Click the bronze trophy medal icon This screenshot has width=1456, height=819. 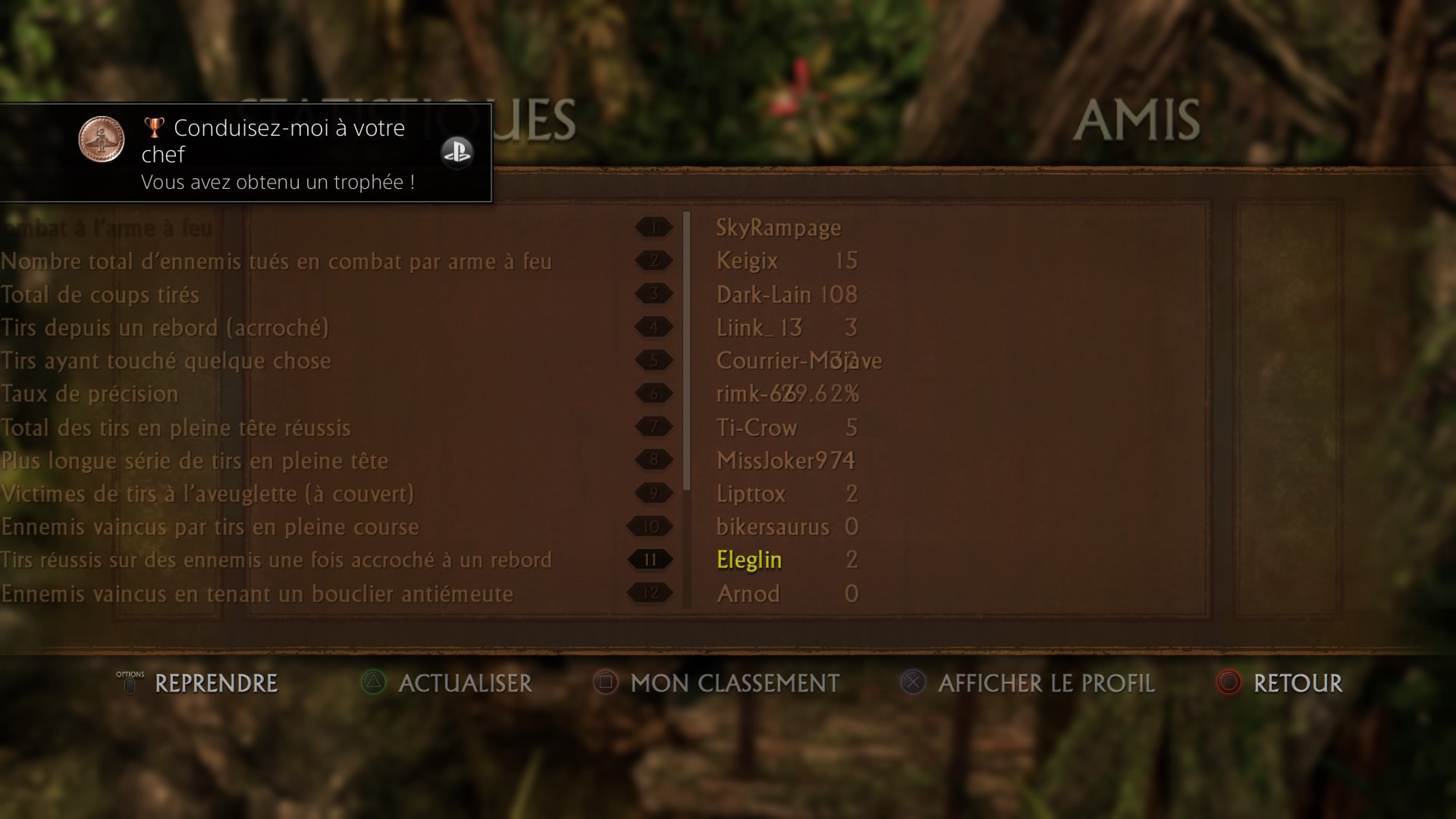(103, 140)
